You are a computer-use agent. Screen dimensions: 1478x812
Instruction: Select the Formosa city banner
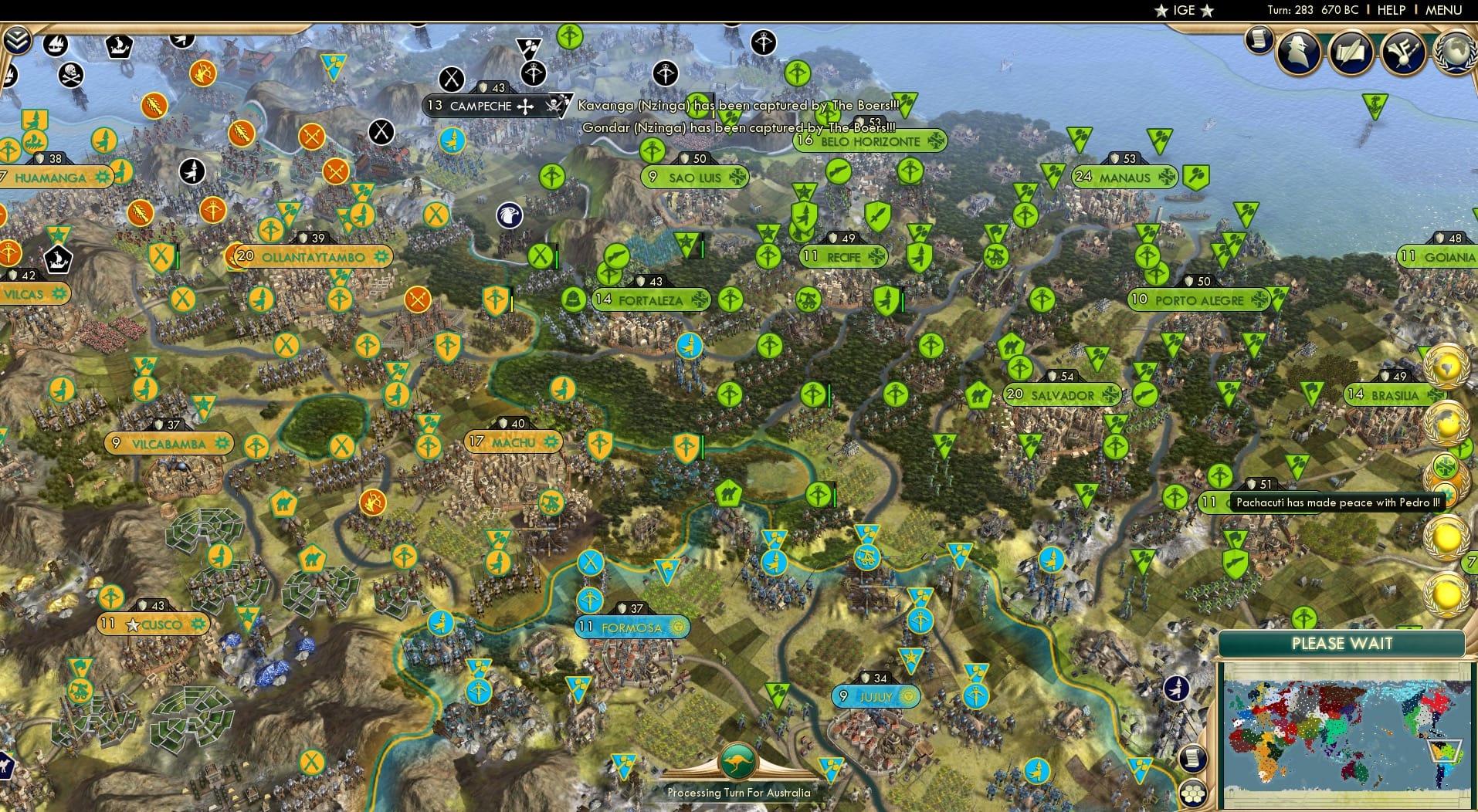[631, 628]
